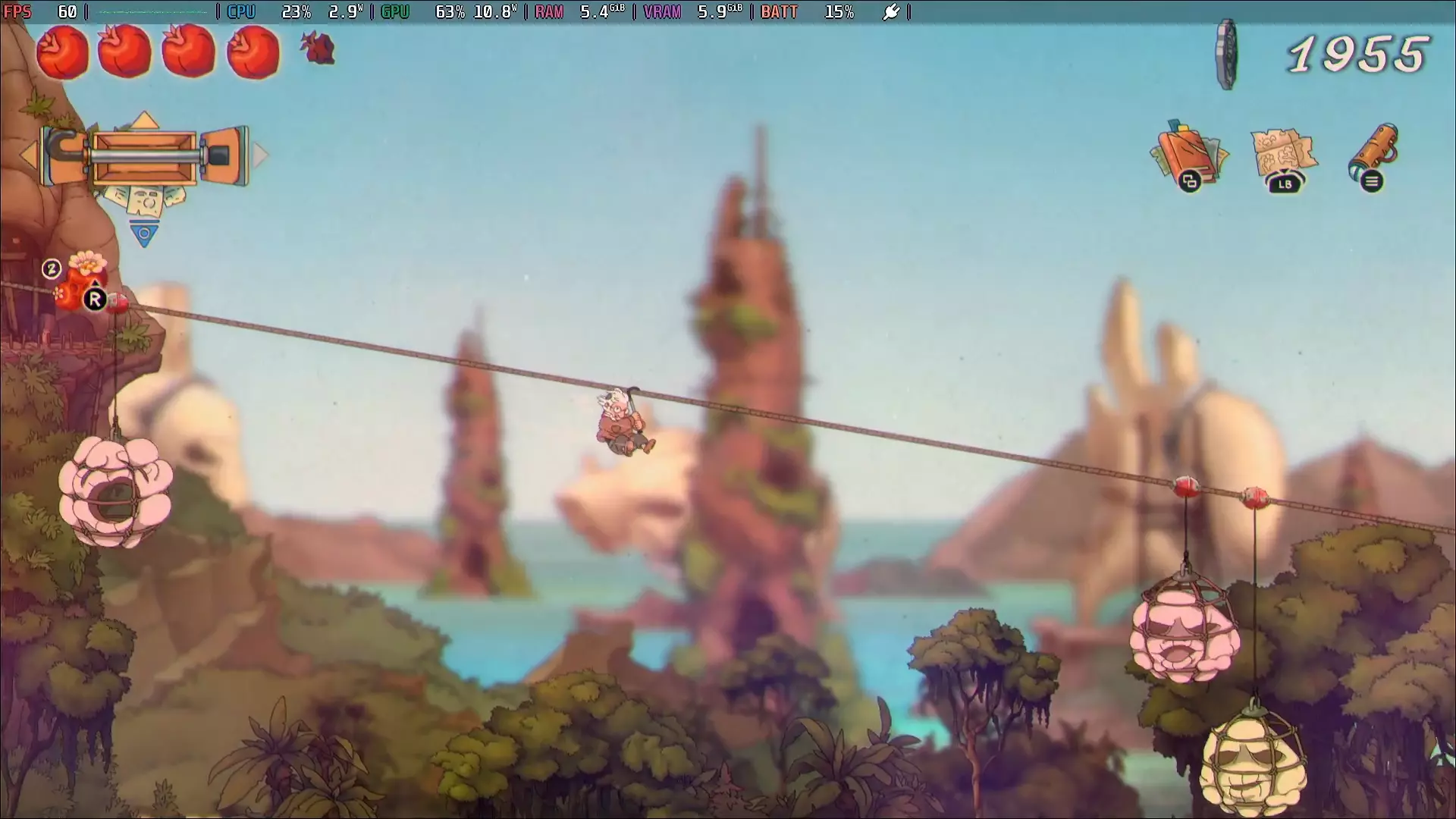The height and width of the screenshot is (819, 1456).
Task: Click the right arrow of the tool selector
Action: coord(261,155)
